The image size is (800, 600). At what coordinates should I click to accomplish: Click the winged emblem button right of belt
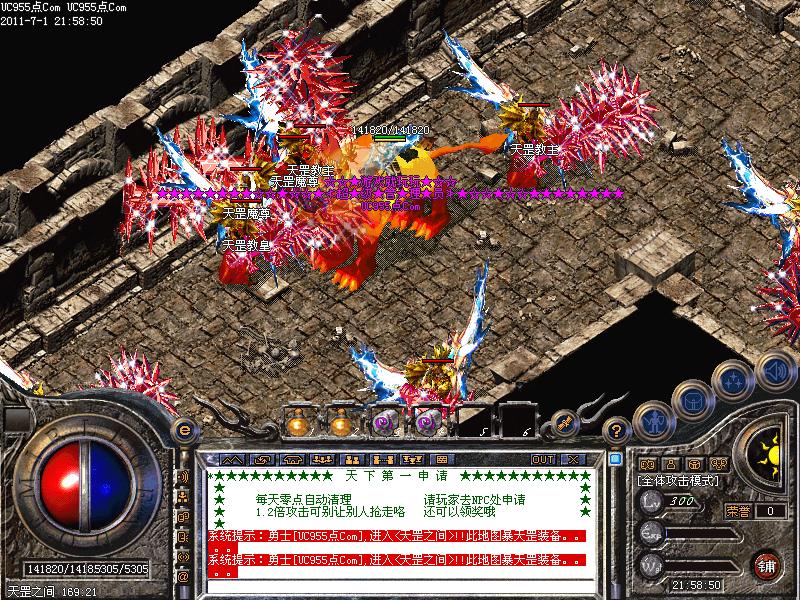(564, 423)
